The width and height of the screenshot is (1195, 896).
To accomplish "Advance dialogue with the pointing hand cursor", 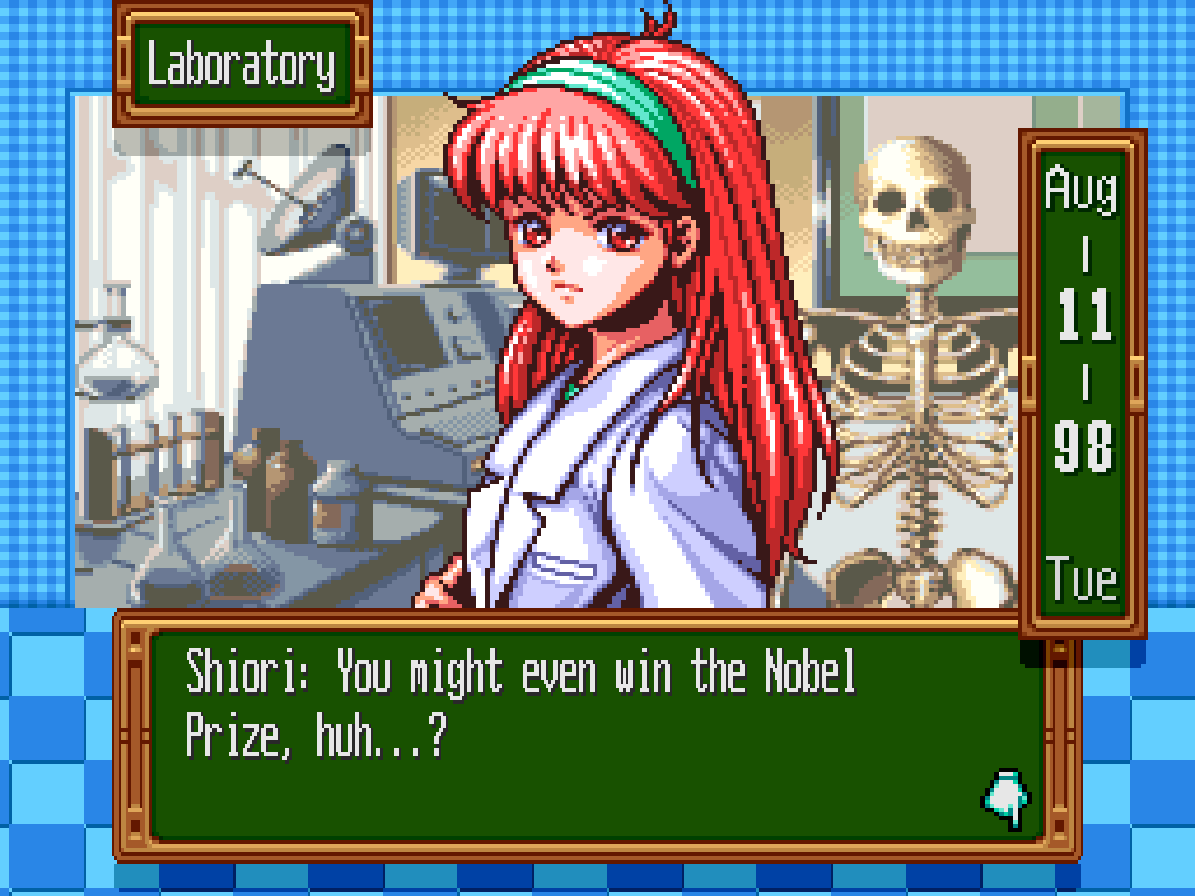I will 1007,798.
